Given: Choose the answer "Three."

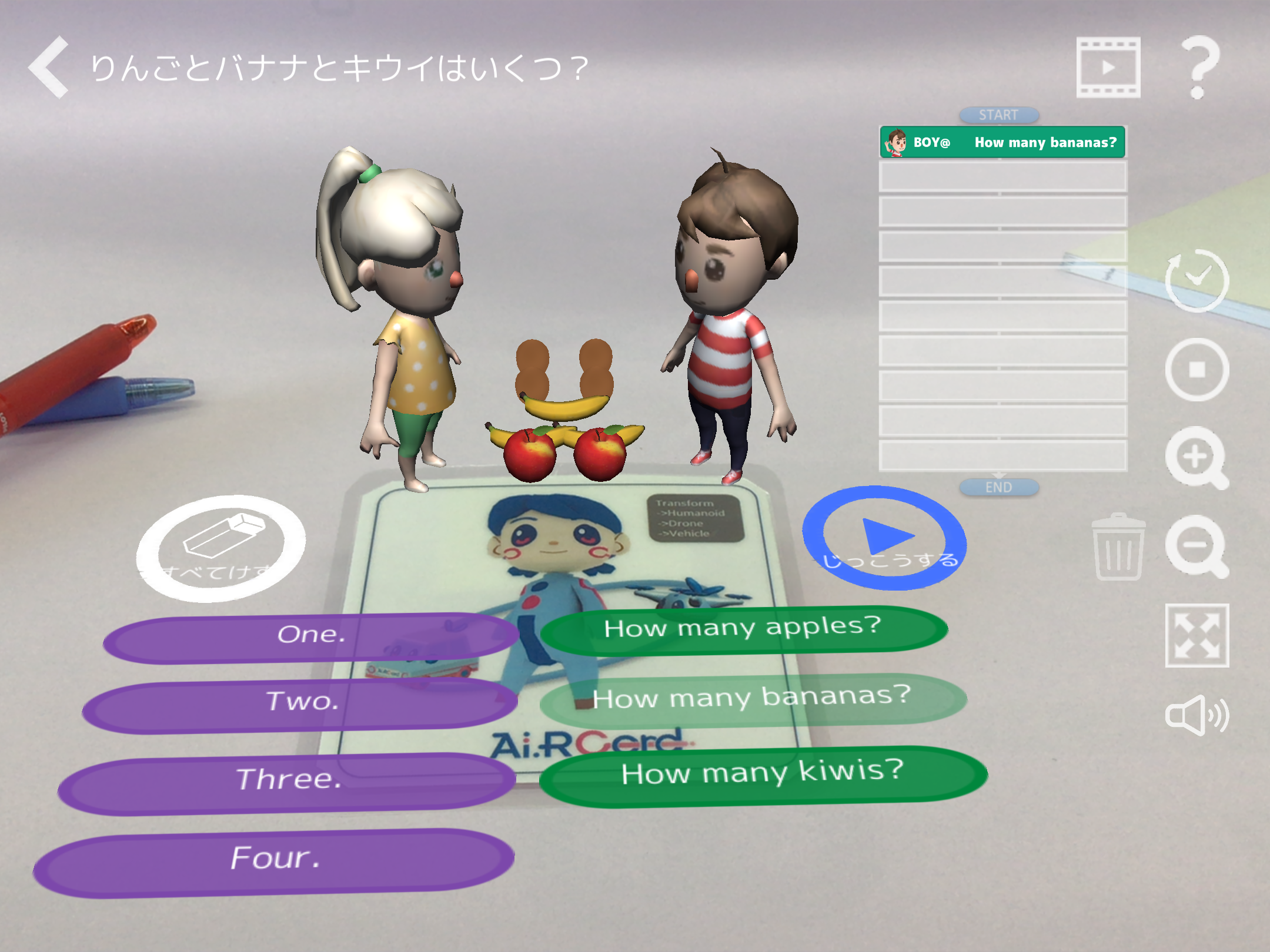Looking at the screenshot, I should [x=288, y=782].
